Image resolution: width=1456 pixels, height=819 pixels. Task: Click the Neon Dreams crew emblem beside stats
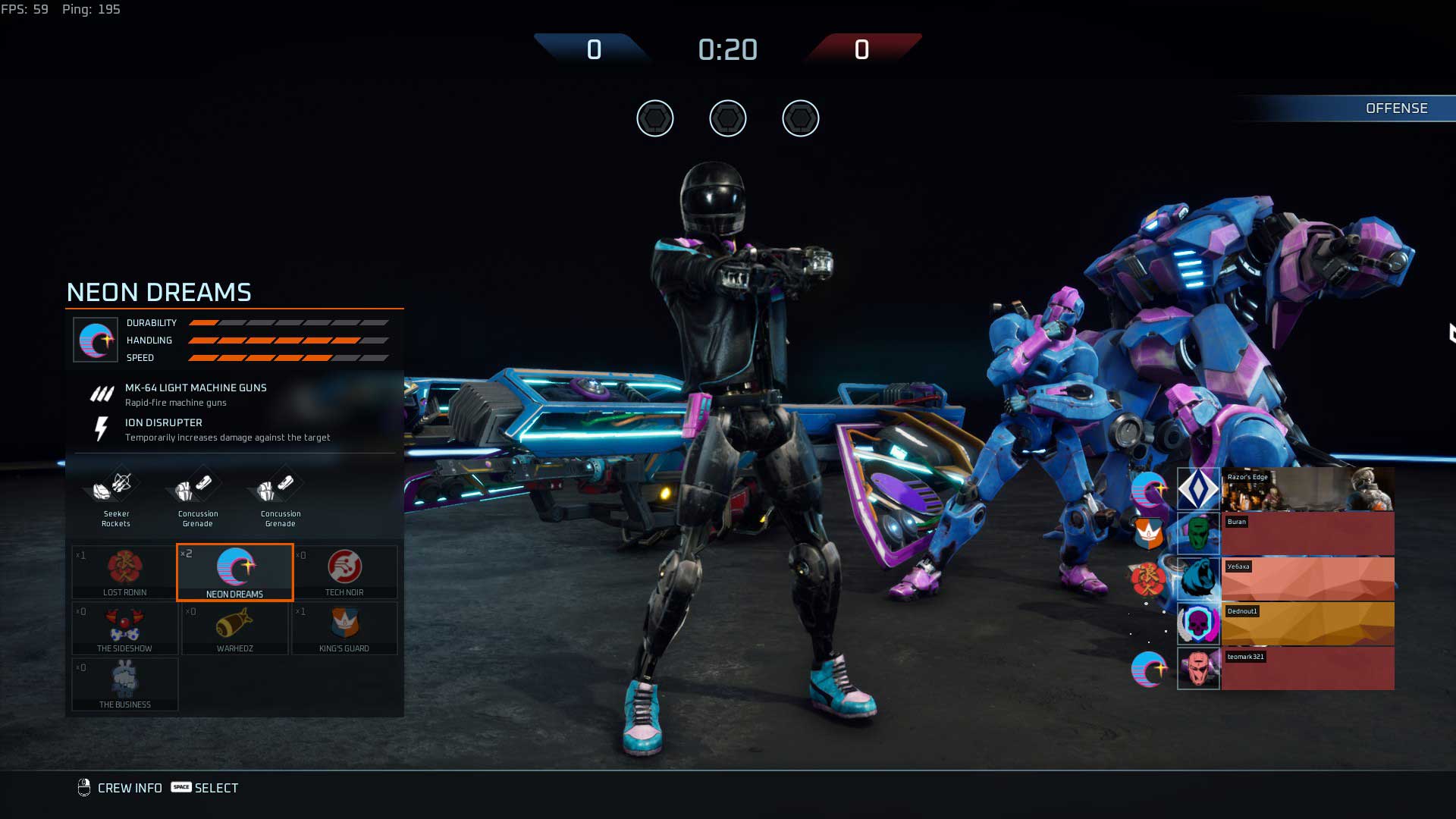pyautogui.click(x=96, y=340)
